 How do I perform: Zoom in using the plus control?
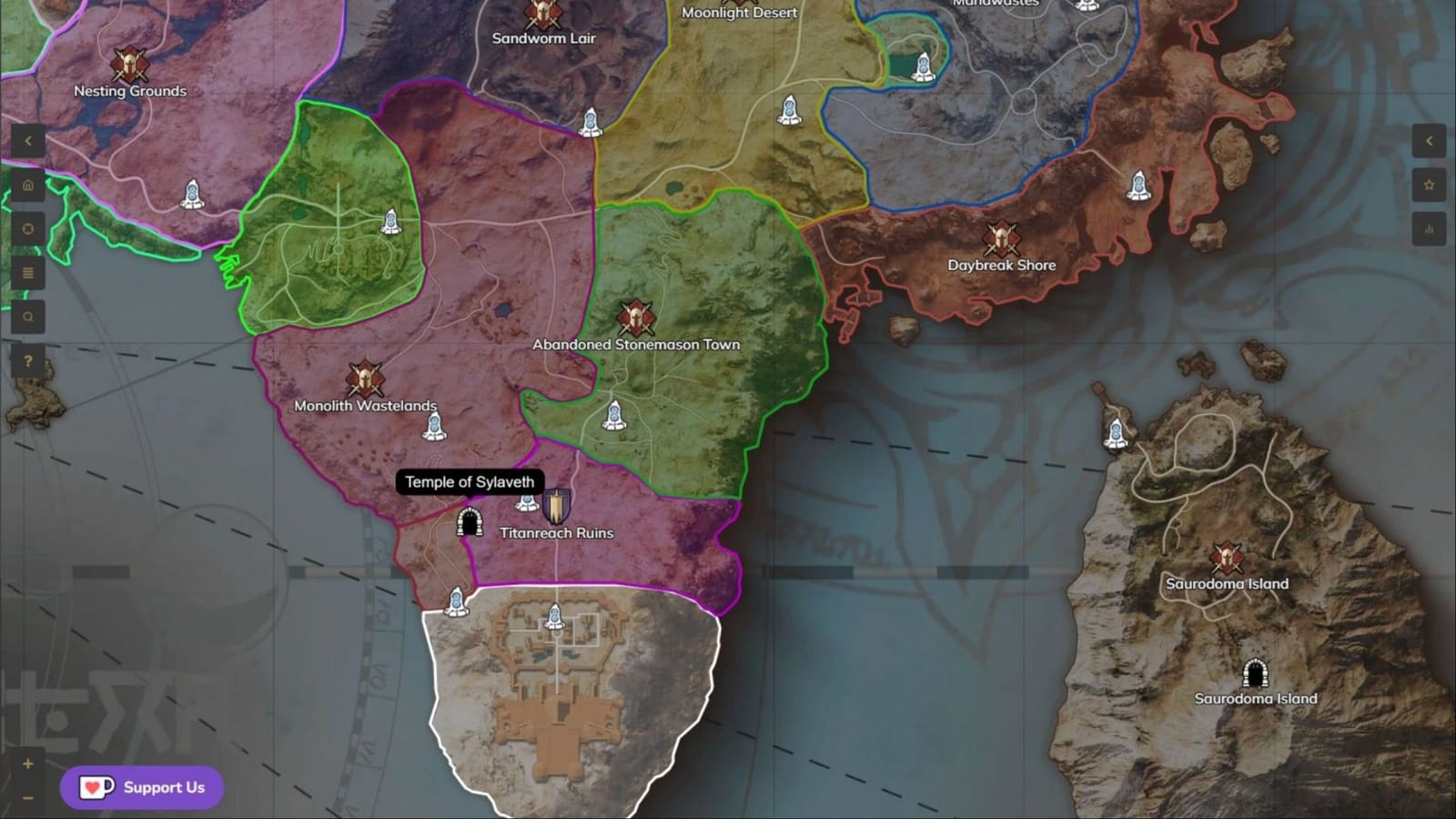click(28, 764)
